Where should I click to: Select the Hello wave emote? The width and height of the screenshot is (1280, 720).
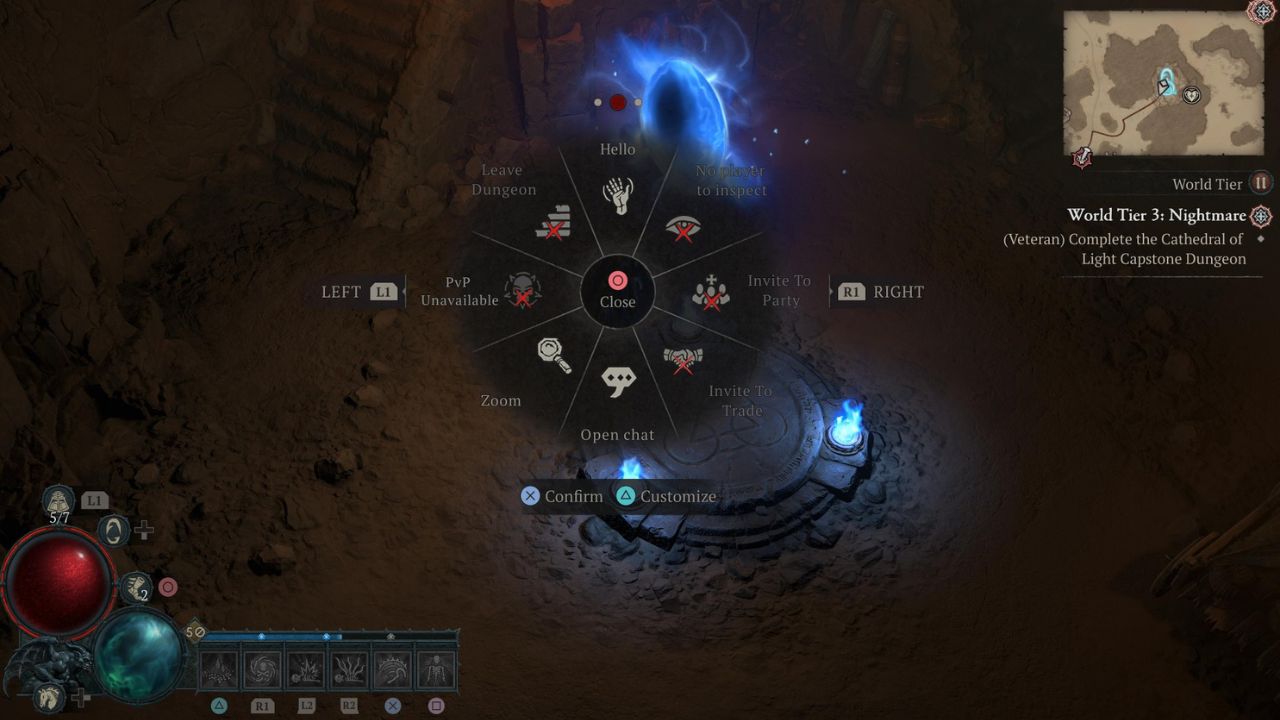click(x=618, y=192)
